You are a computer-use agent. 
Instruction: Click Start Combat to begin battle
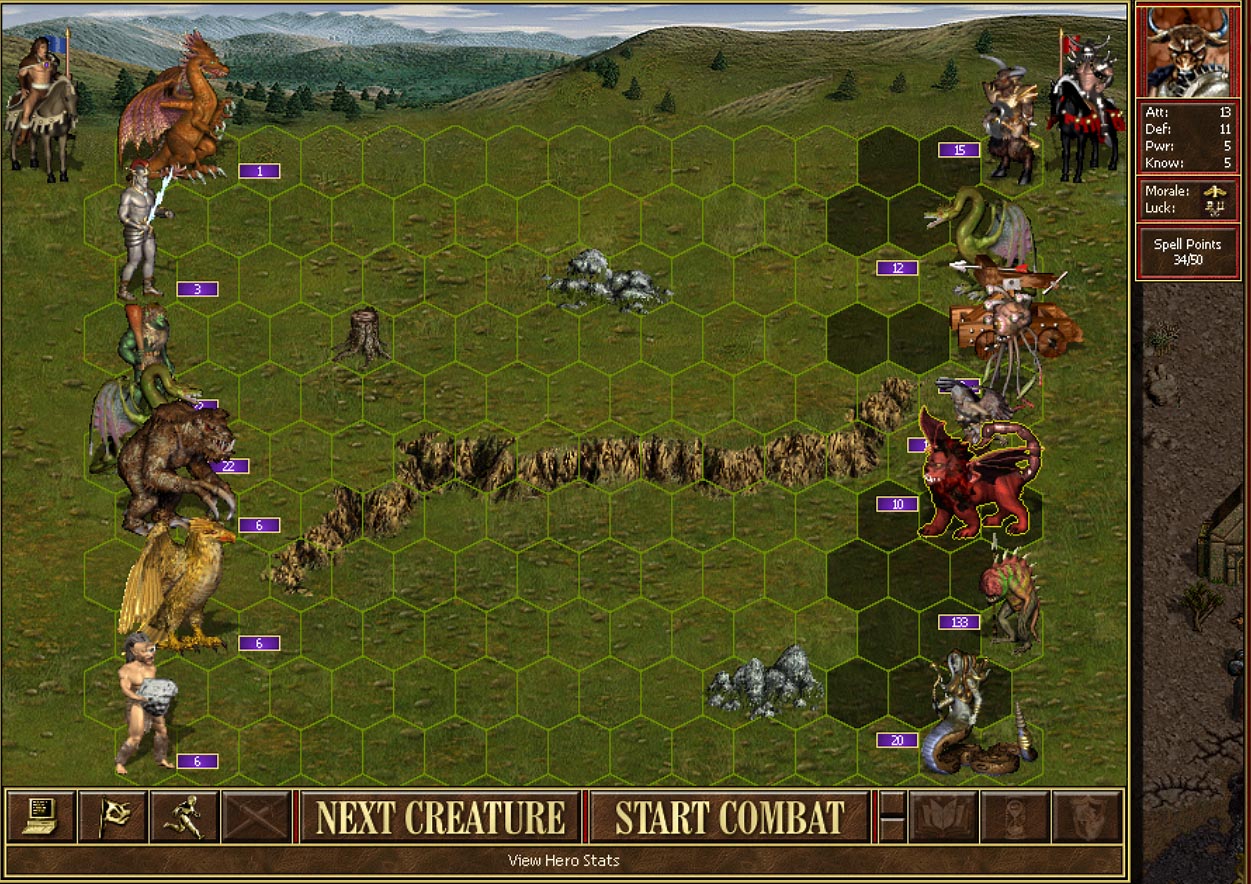[730, 817]
